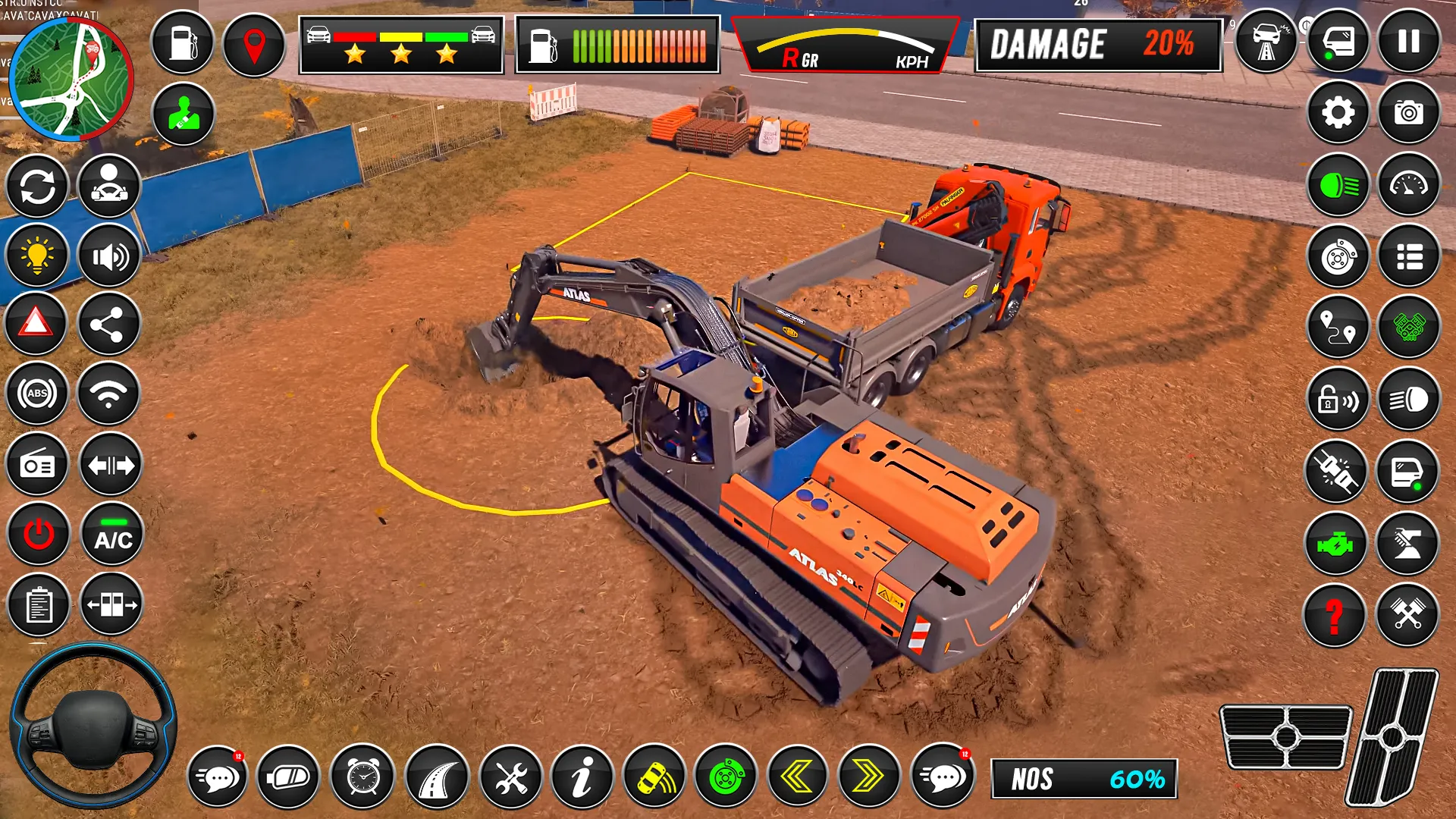Viewport: 1456px width, 819px height.
Task: Select the piston crossed tools icon
Action: click(x=1408, y=614)
